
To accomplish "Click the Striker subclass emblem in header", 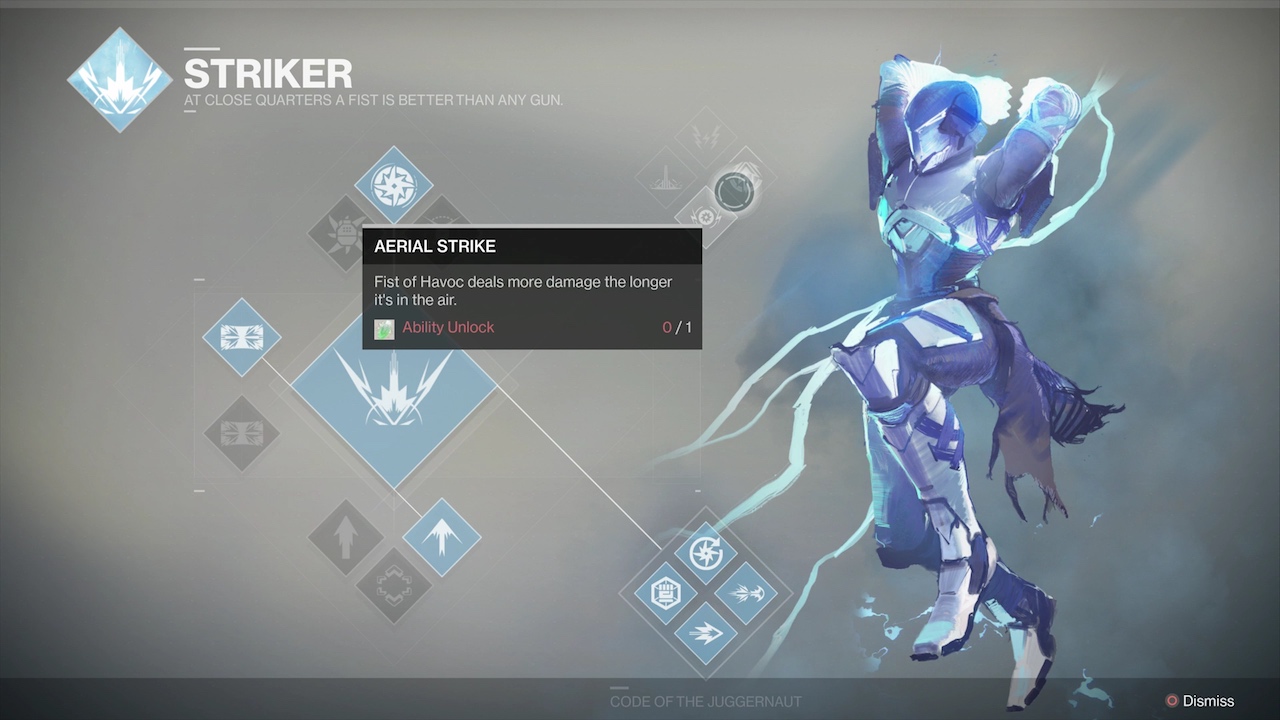I will pyautogui.click(x=120, y=80).
